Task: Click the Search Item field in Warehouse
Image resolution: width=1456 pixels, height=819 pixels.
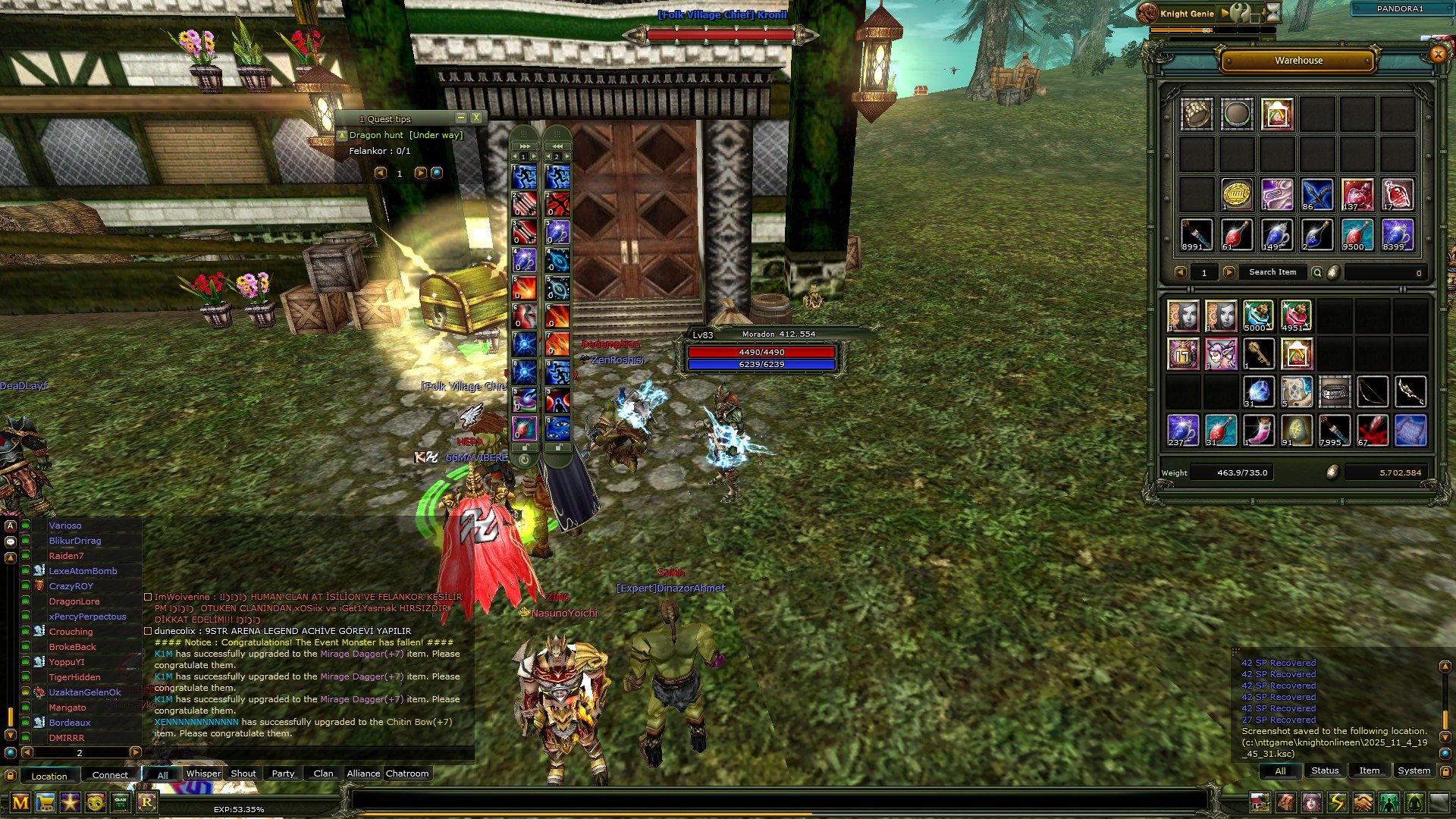Action: [1272, 272]
